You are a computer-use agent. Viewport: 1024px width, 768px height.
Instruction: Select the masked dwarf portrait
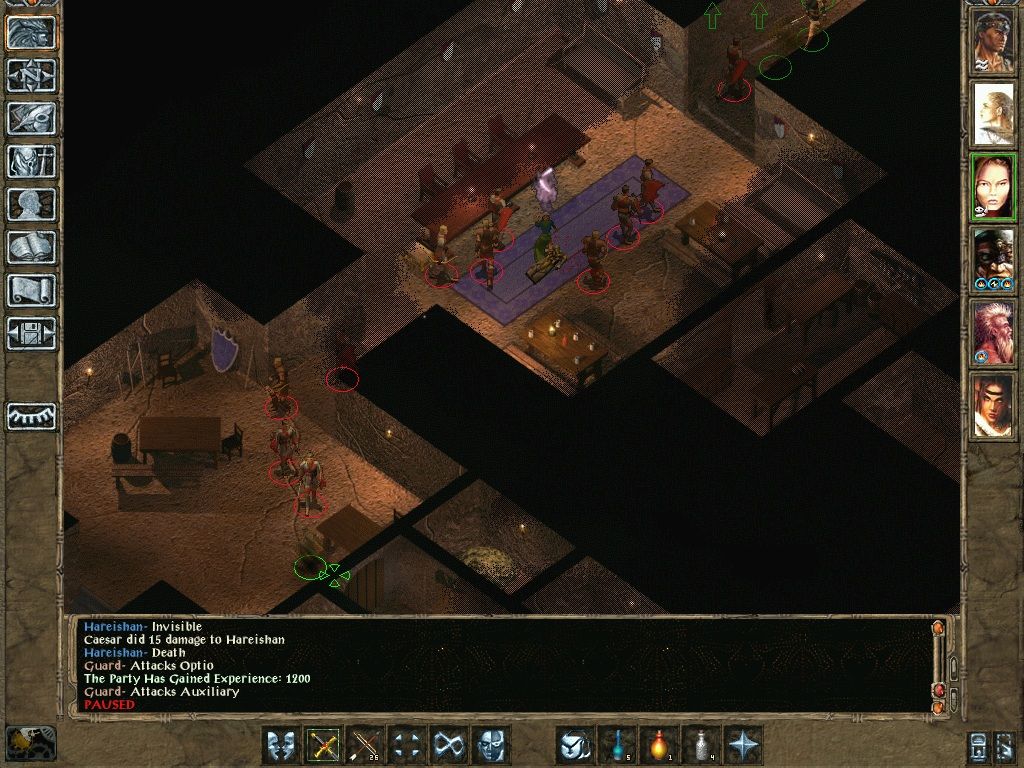point(993,261)
